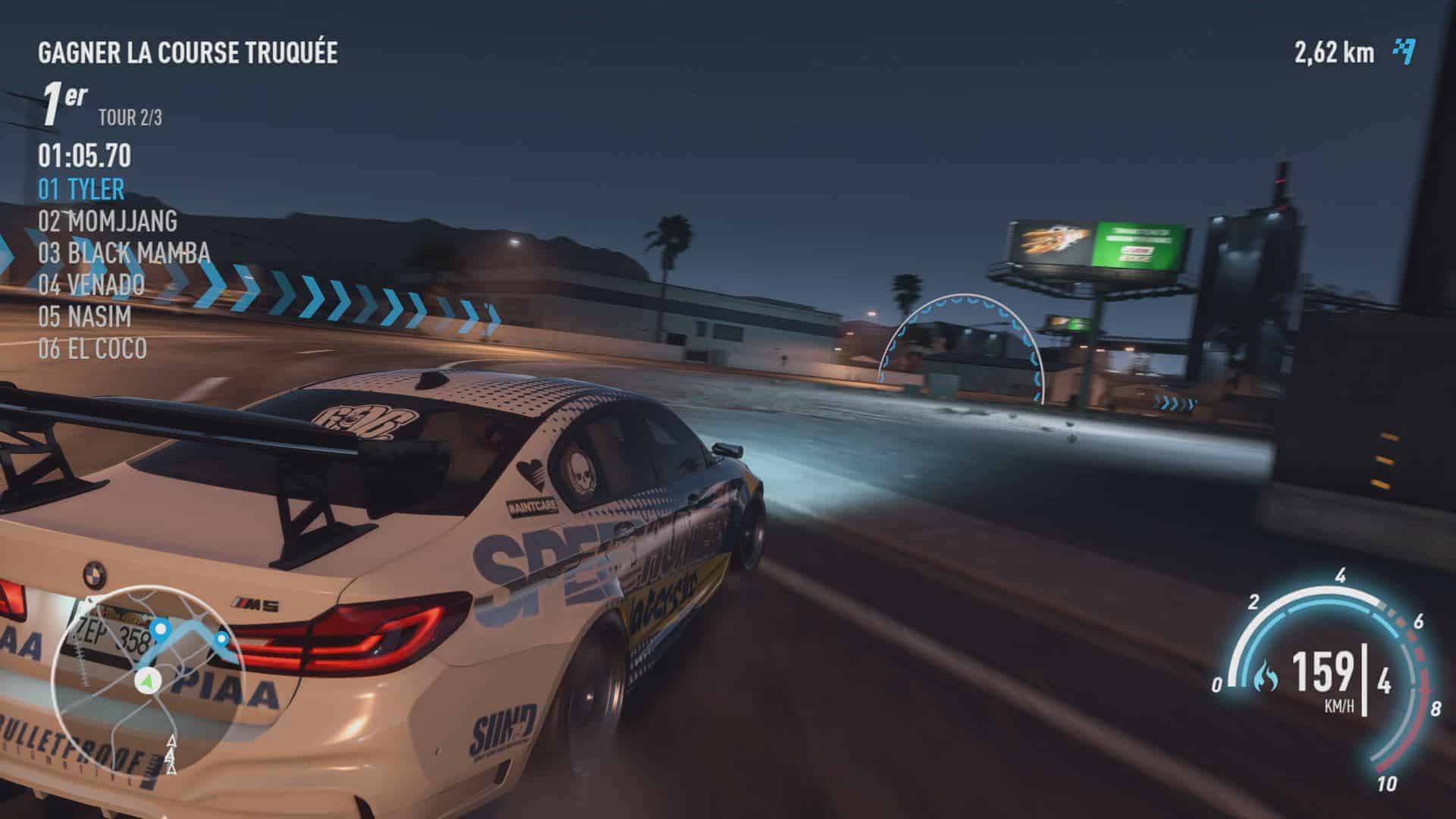The height and width of the screenshot is (819, 1456).
Task: Pick VENADO from the racer list
Action: point(91,285)
